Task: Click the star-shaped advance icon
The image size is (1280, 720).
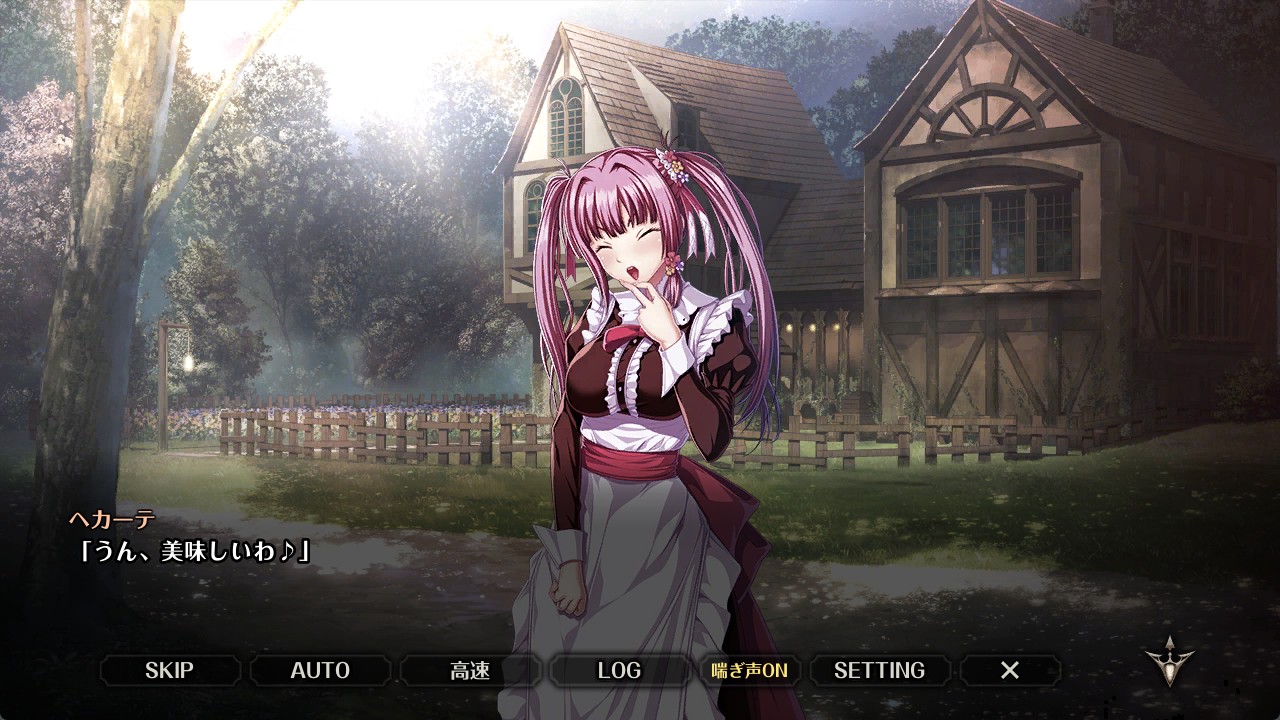Action: click(1168, 661)
